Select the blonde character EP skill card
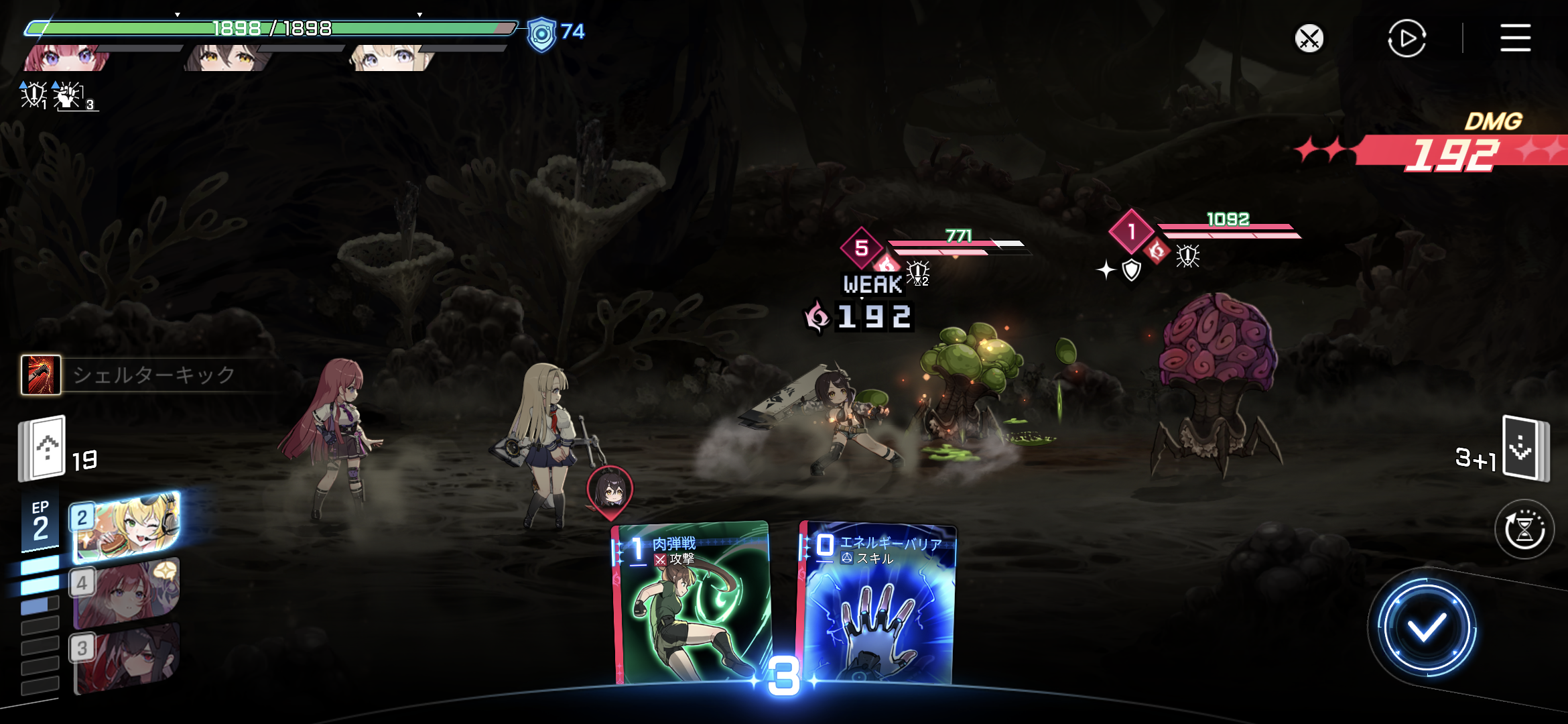 pyautogui.click(x=126, y=527)
